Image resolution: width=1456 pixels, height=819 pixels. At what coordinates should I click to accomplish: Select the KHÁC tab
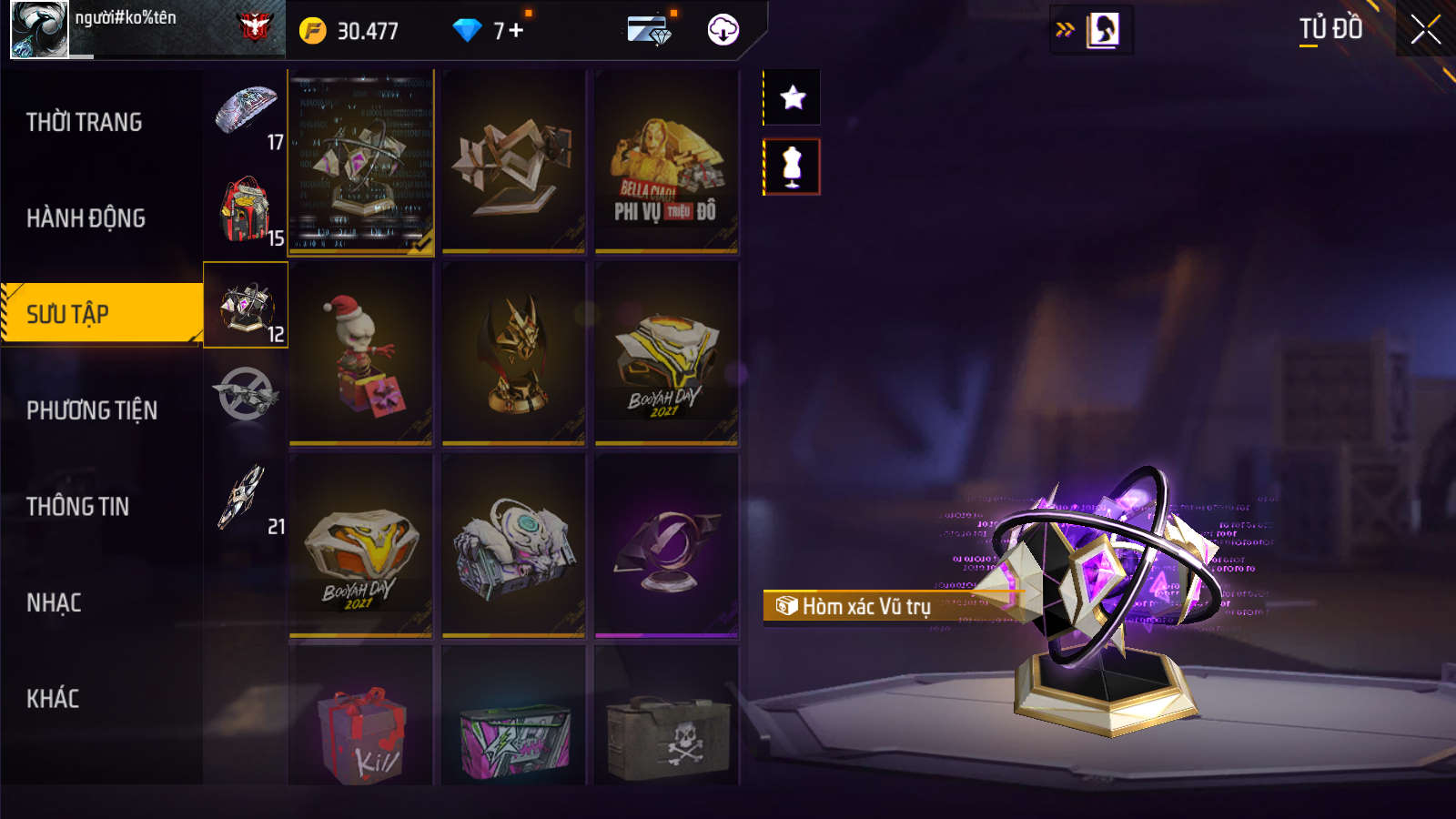point(53,699)
